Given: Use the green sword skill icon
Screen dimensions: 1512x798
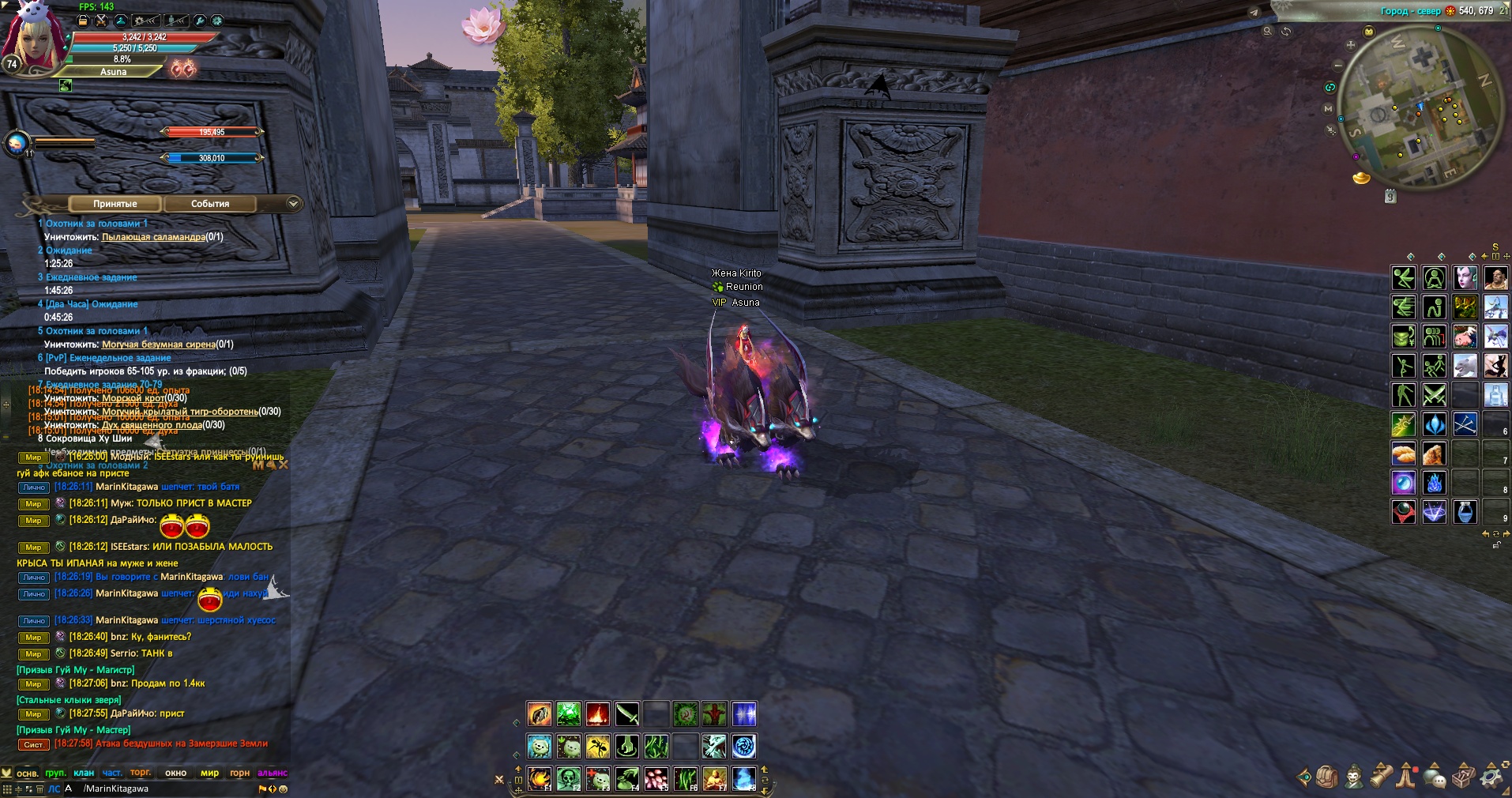Looking at the screenshot, I should coord(627,714).
